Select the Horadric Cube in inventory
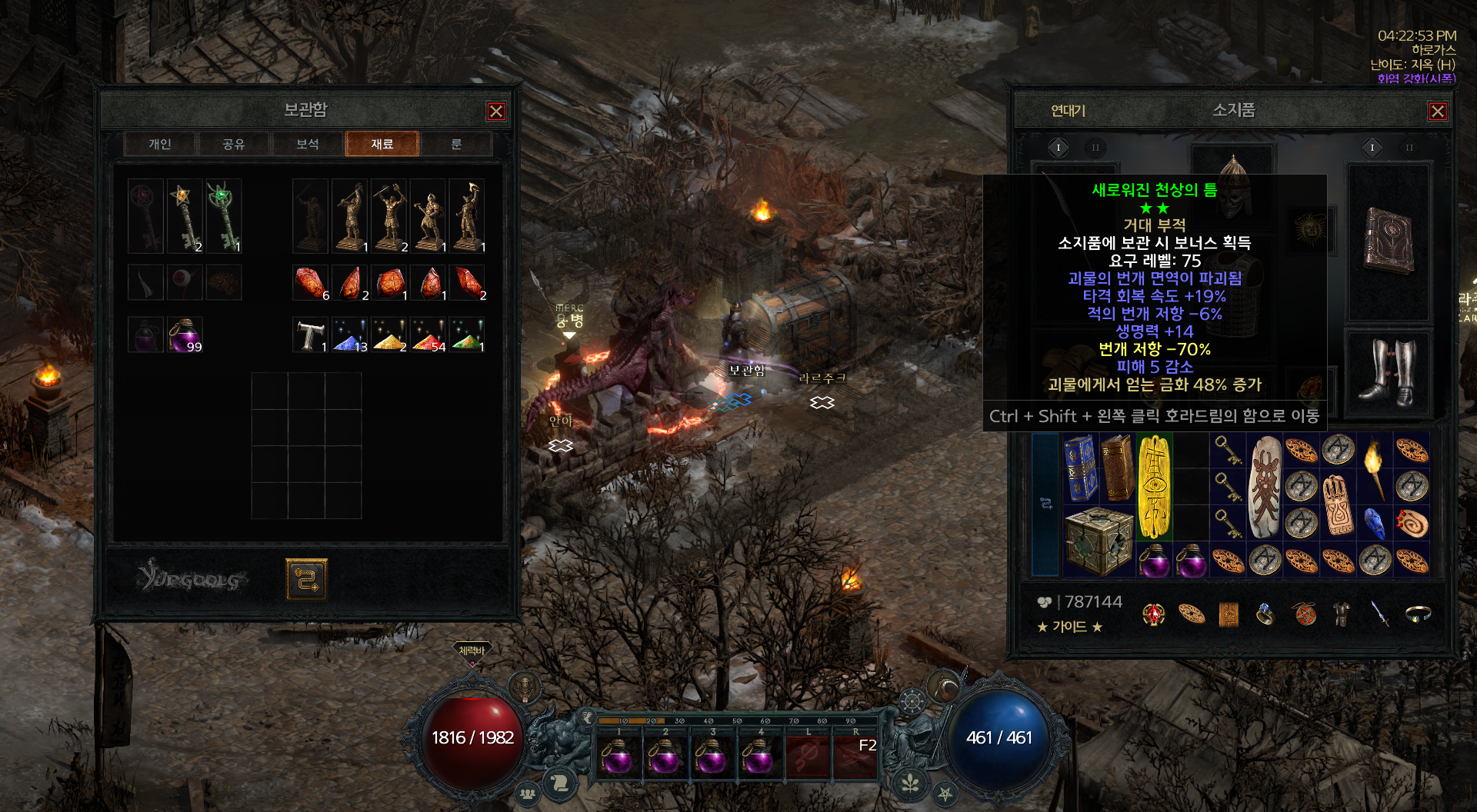Screen dimensions: 1477x812 [1099, 540]
